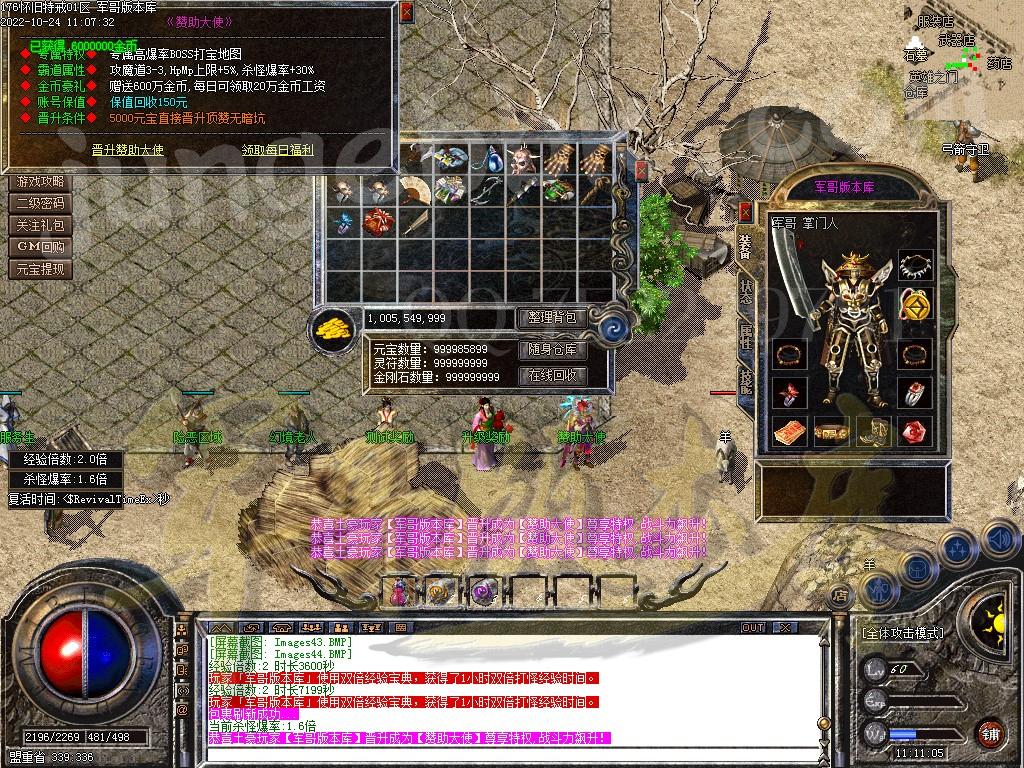Viewport: 1024px width, 768px height.
Task: Select the red gift box in the bag
Action: click(378, 222)
